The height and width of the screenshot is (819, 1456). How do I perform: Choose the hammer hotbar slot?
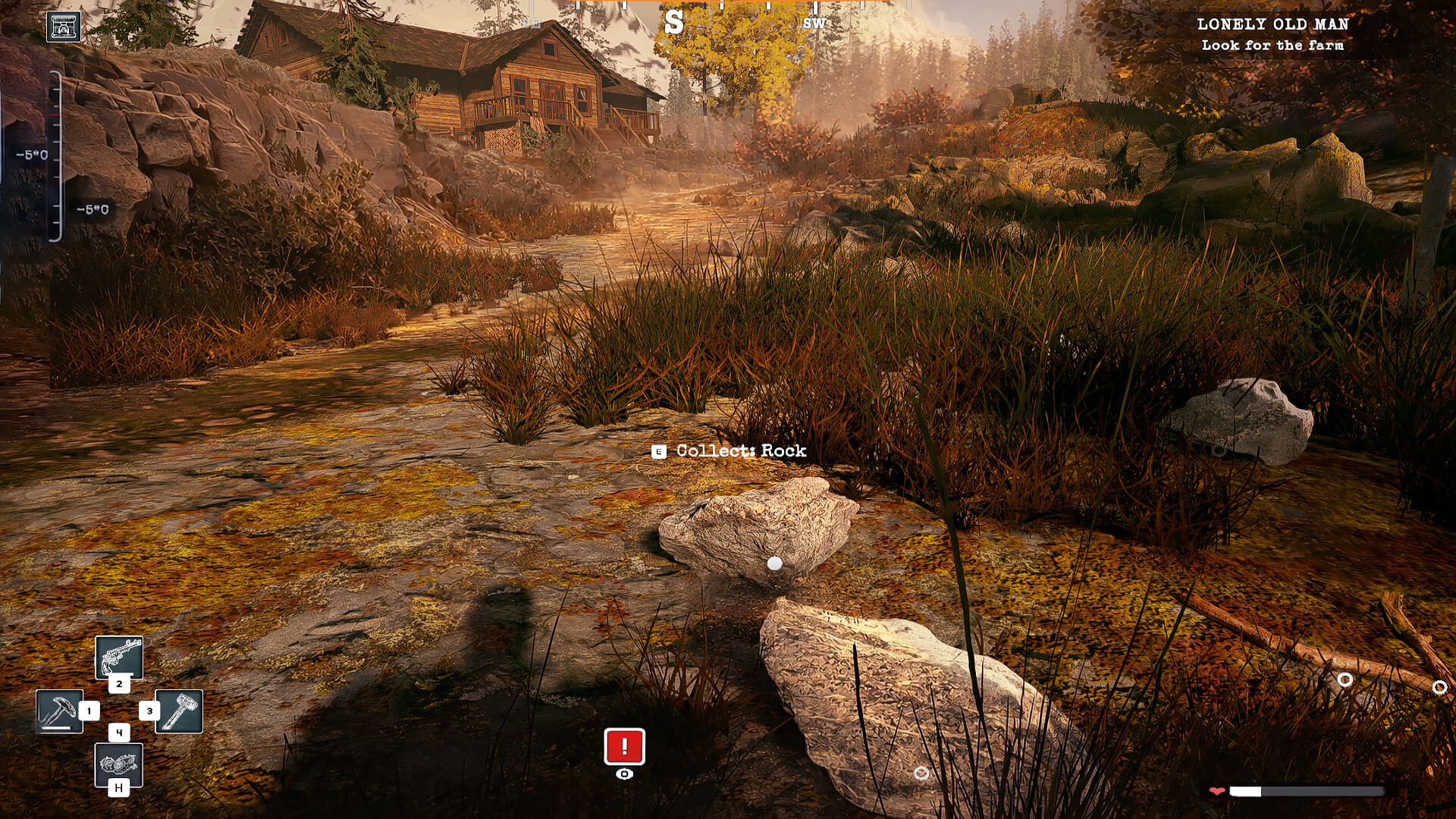click(179, 711)
